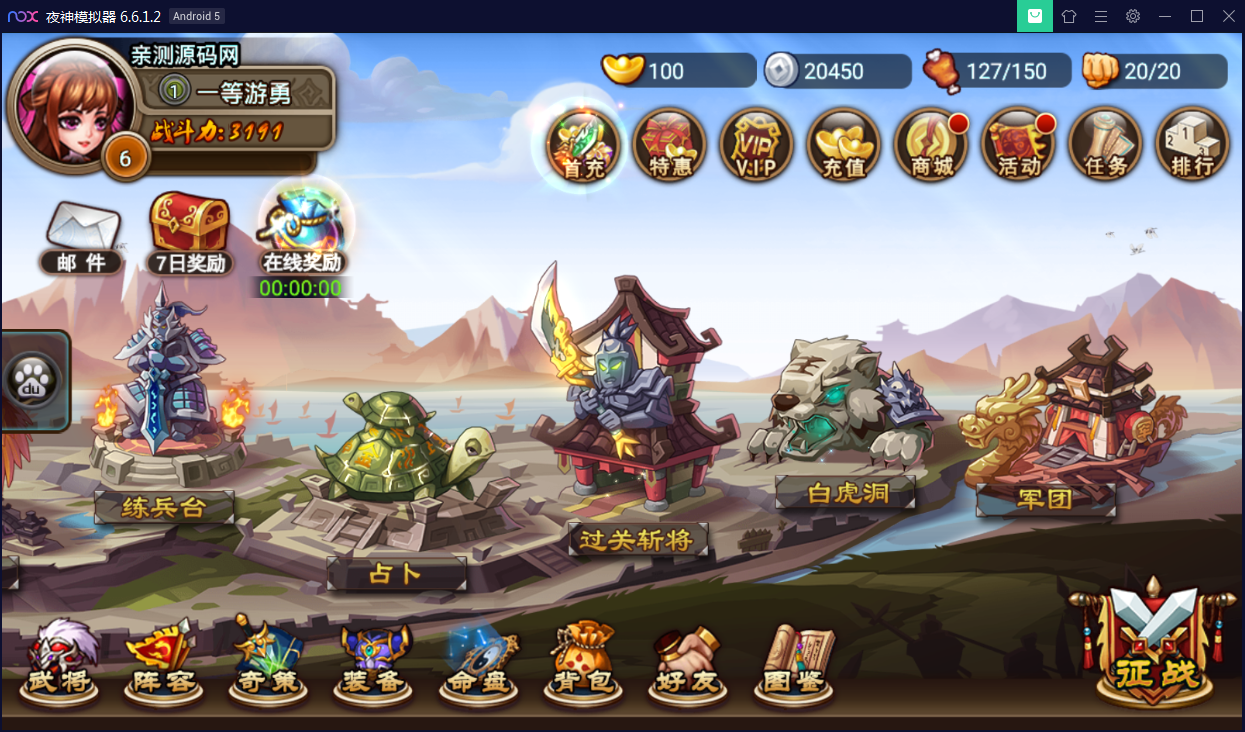Viewport: 1245px width, 732px height.
Task: Collect the 在线奖励 online reward
Action: (x=302, y=232)
